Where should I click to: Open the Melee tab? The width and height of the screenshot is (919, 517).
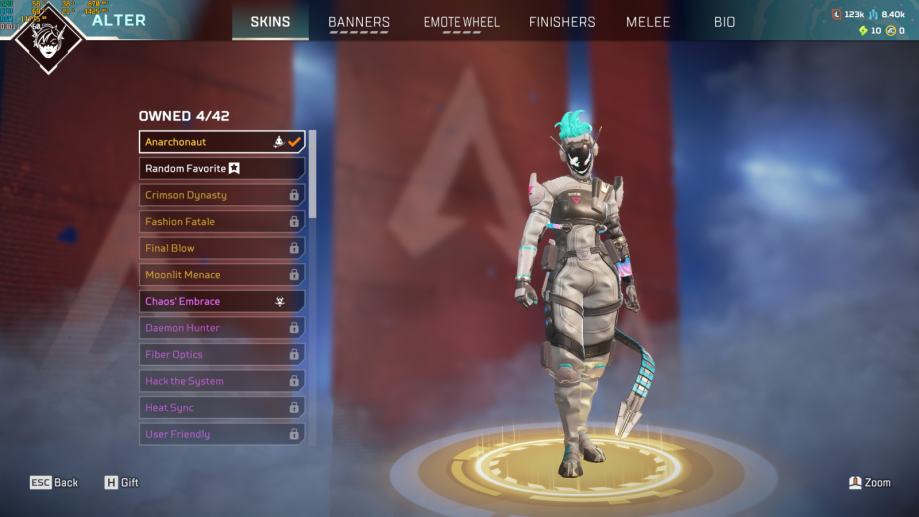click(648, 22)
